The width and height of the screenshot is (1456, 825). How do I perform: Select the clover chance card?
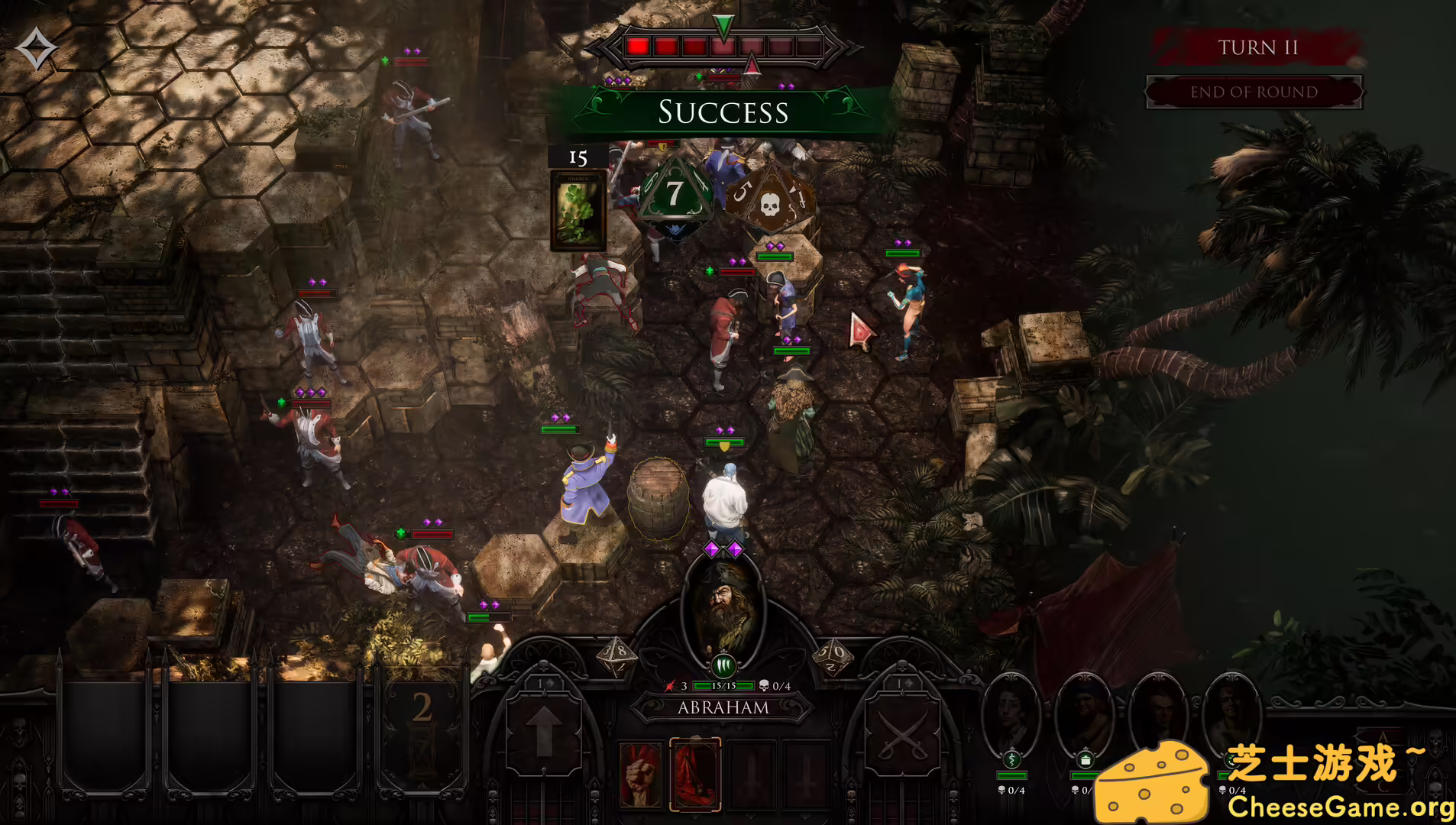click(x=578, y=209)
